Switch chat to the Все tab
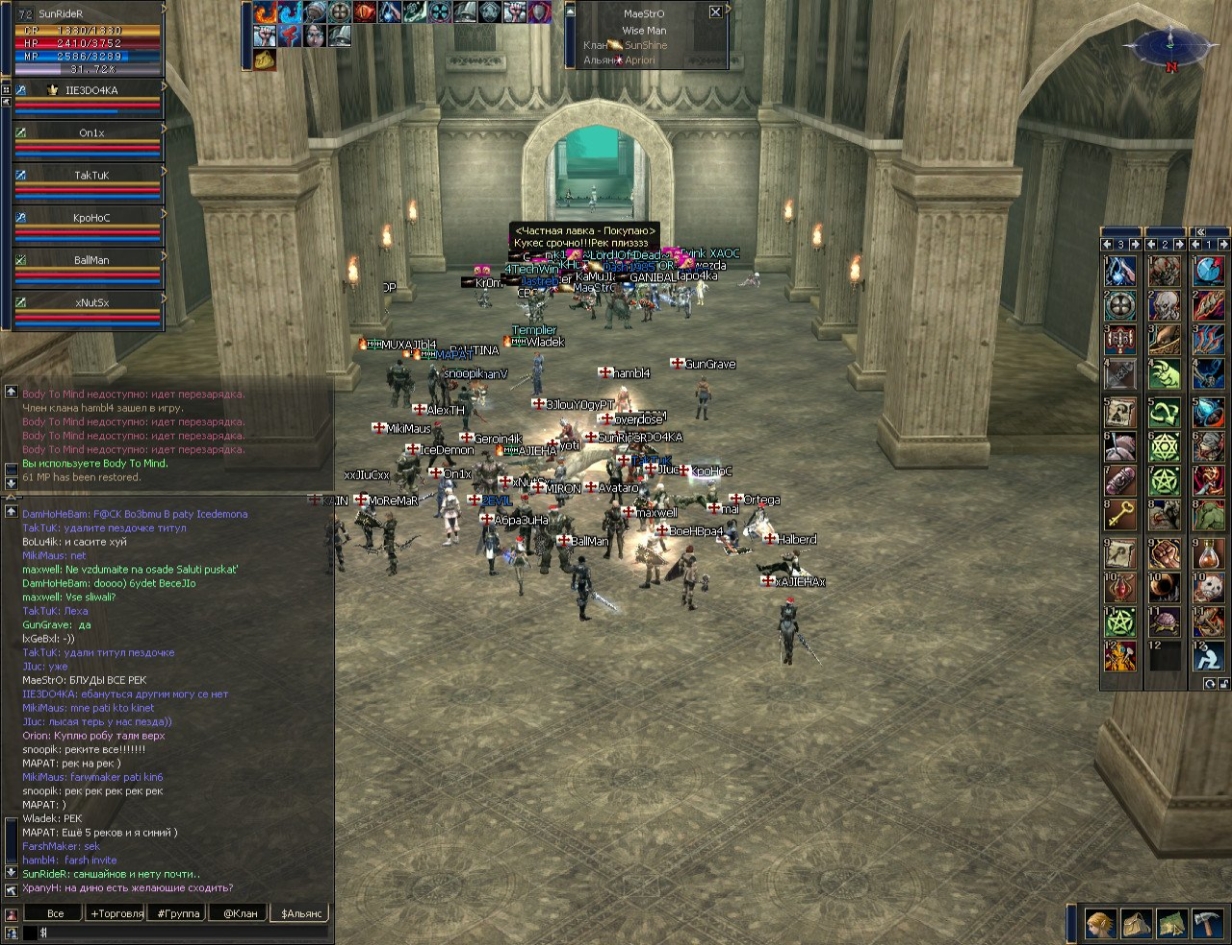Viewport: 1232px width, 945px height. 55,913
